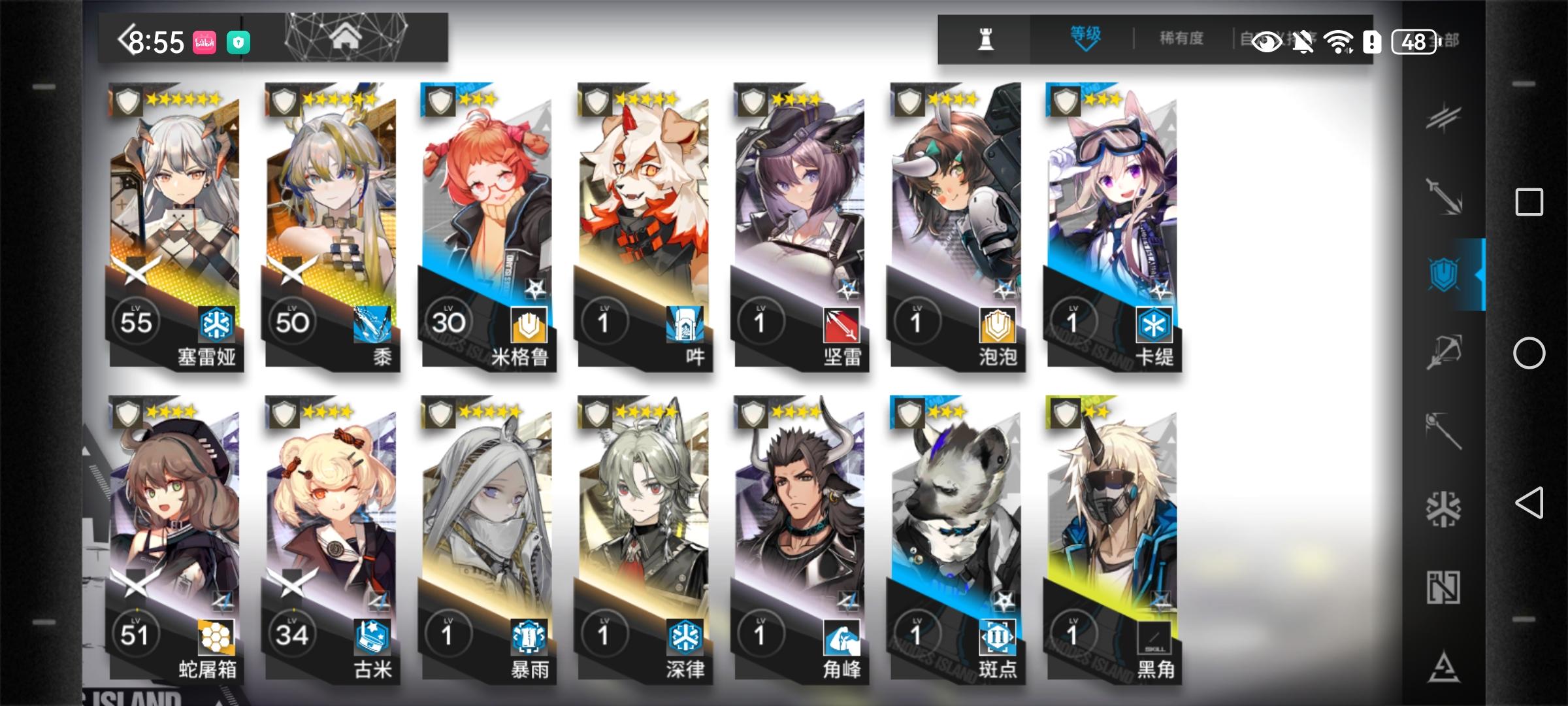Click the rook sorting icon in the top bar
This screenshot has height=706, width=1568.
click(x=986, y=40)
